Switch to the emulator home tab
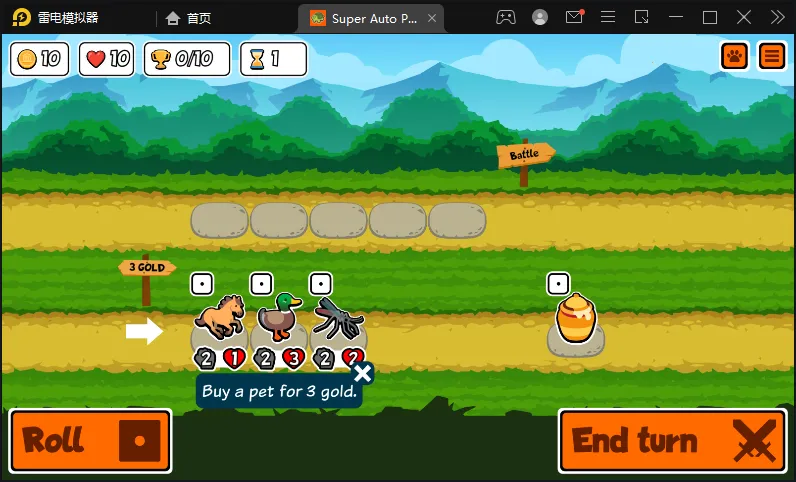Image resolution: width=796 pixels, height=482 pixels. (189, 17)
